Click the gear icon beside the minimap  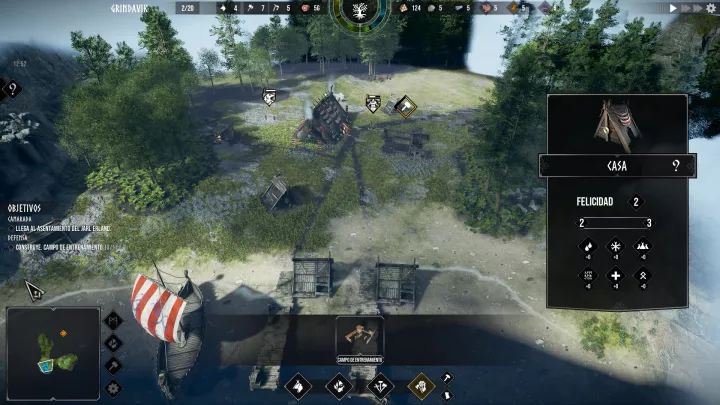(113, 386)
